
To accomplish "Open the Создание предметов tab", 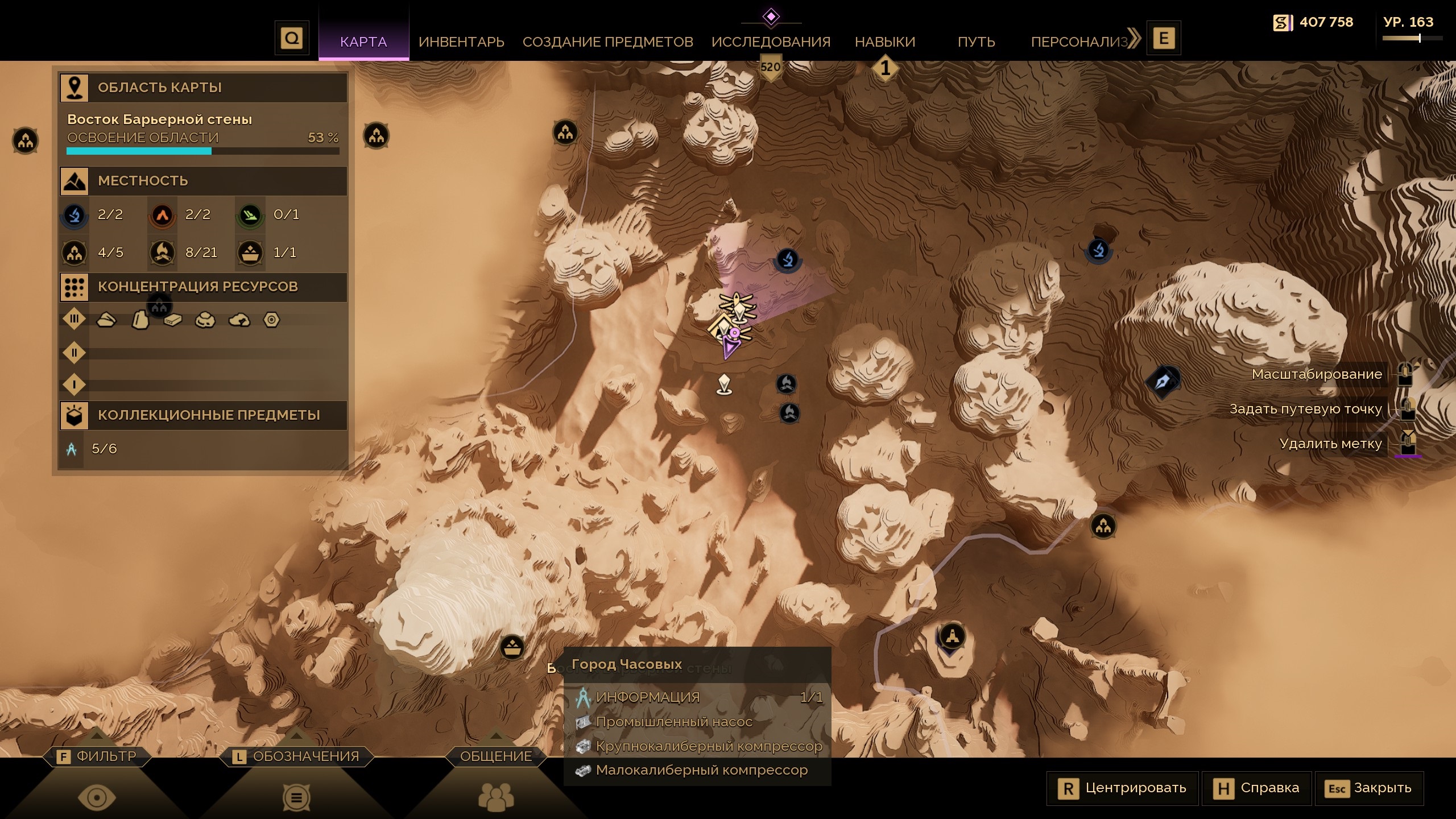I will tap(607, 42).
